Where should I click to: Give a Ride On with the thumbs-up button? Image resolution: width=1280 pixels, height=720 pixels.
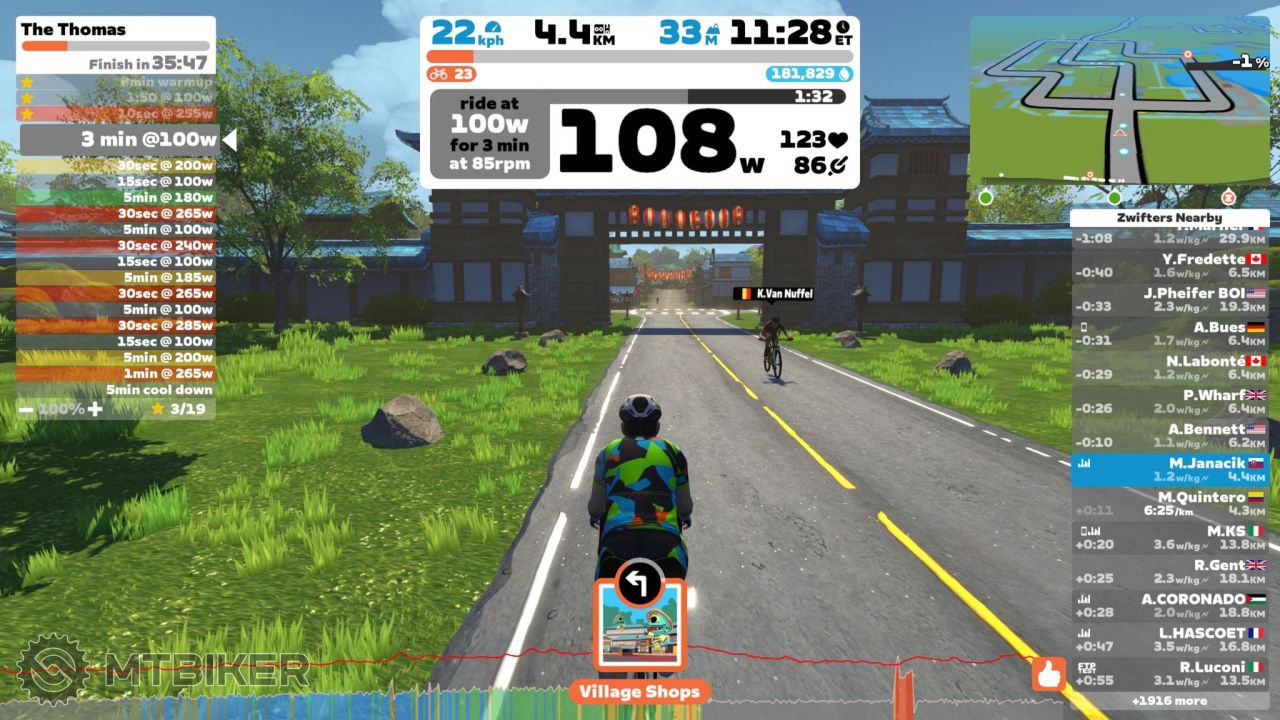click(x=1049, y=675)
